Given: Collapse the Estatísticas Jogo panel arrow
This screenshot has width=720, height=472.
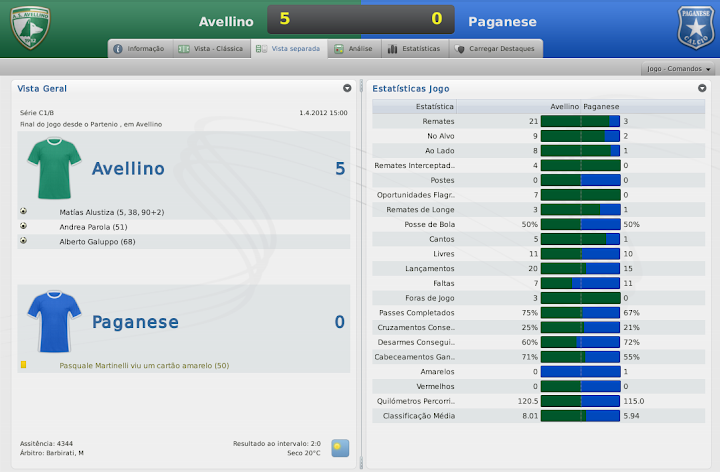Looking at the screenshot, I should coord(702,88).
